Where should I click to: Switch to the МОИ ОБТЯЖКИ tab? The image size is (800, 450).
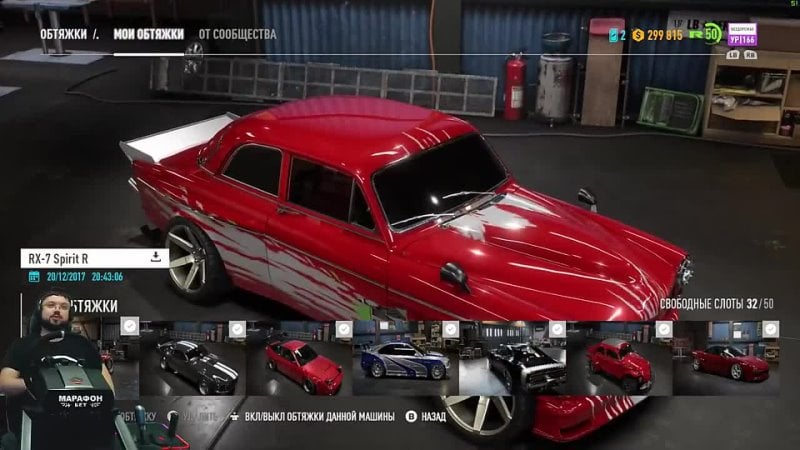coord(148,34)
